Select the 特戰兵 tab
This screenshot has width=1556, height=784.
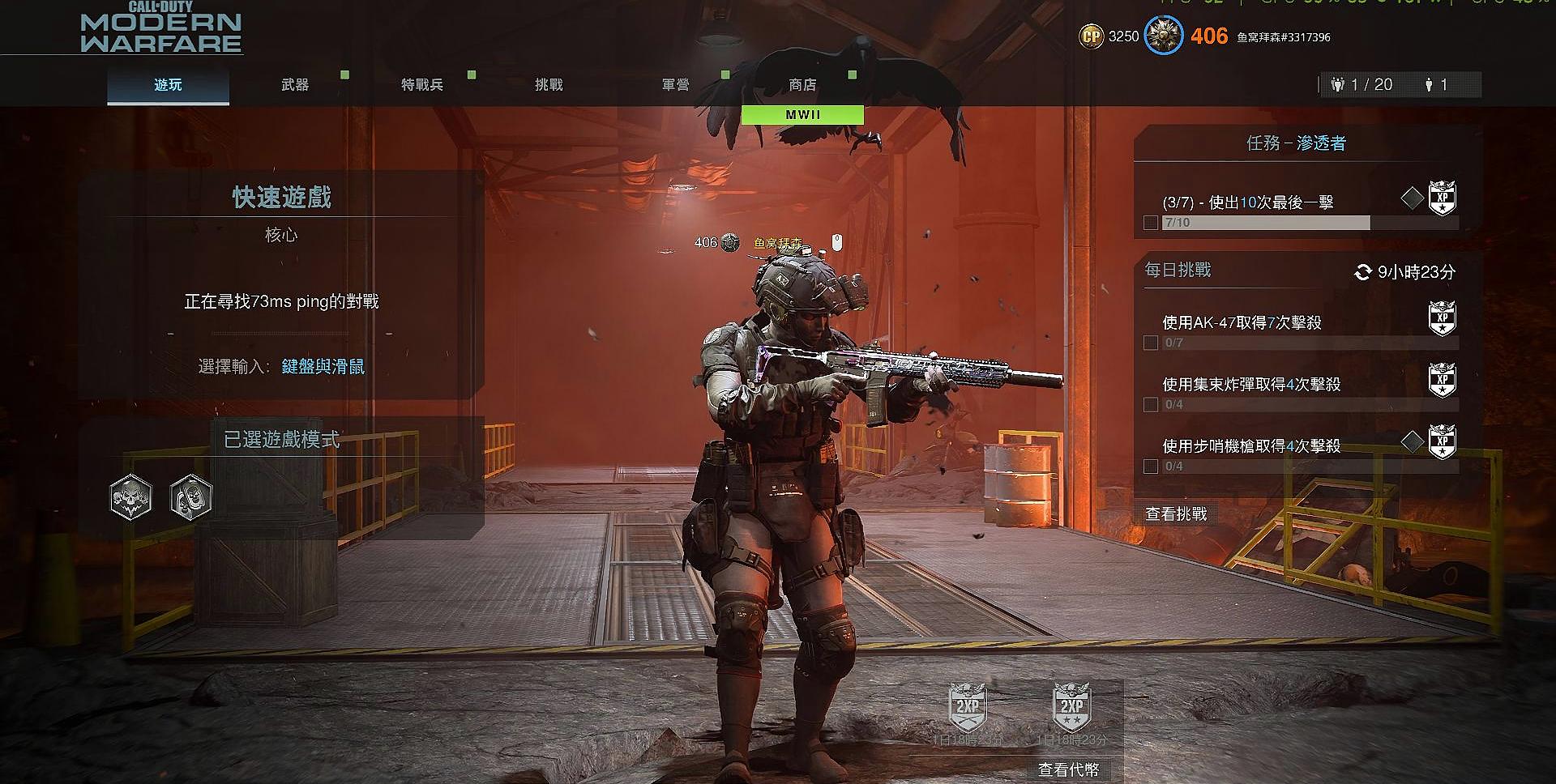[422, 85]
